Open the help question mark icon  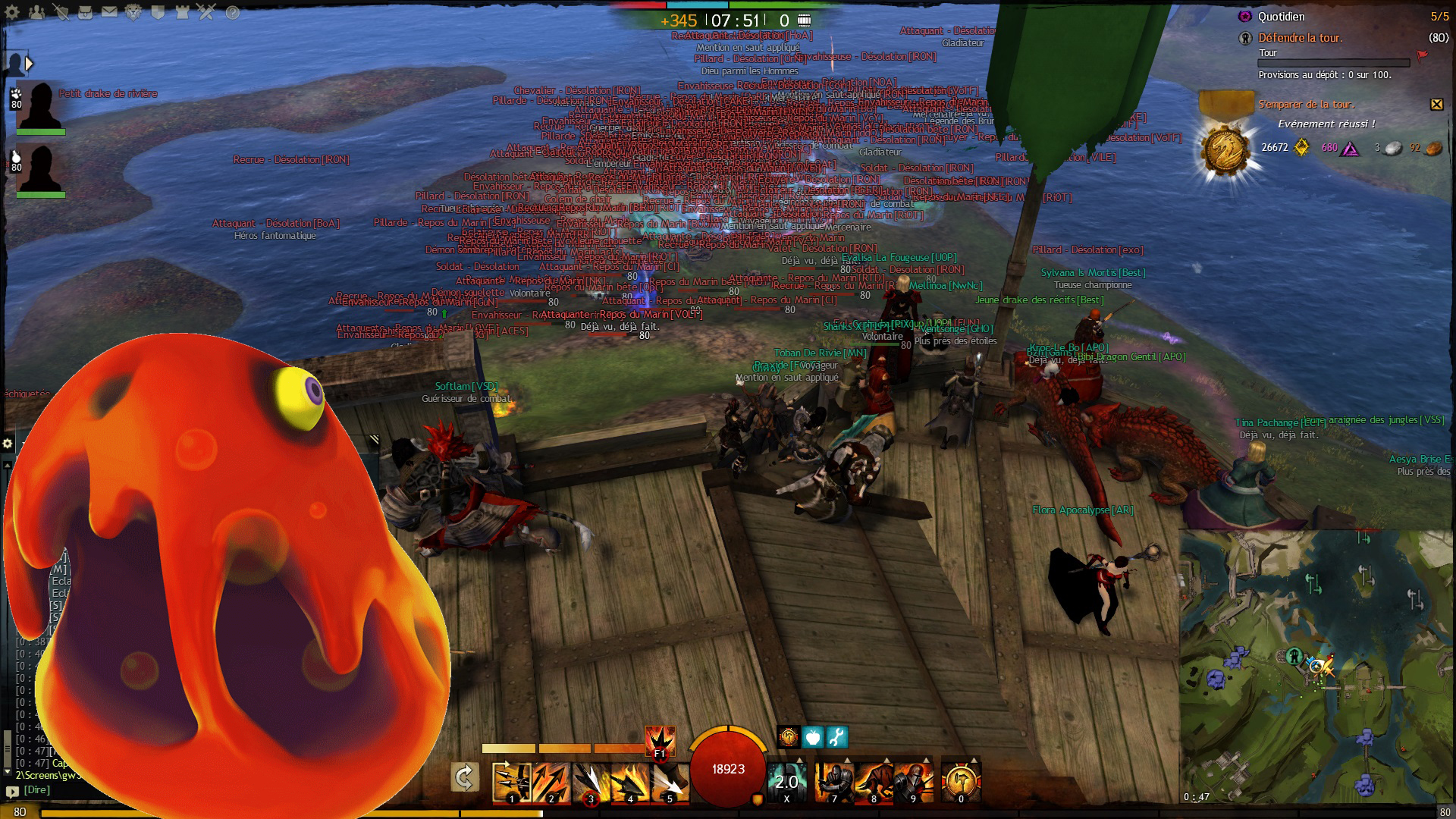point(233,12)
